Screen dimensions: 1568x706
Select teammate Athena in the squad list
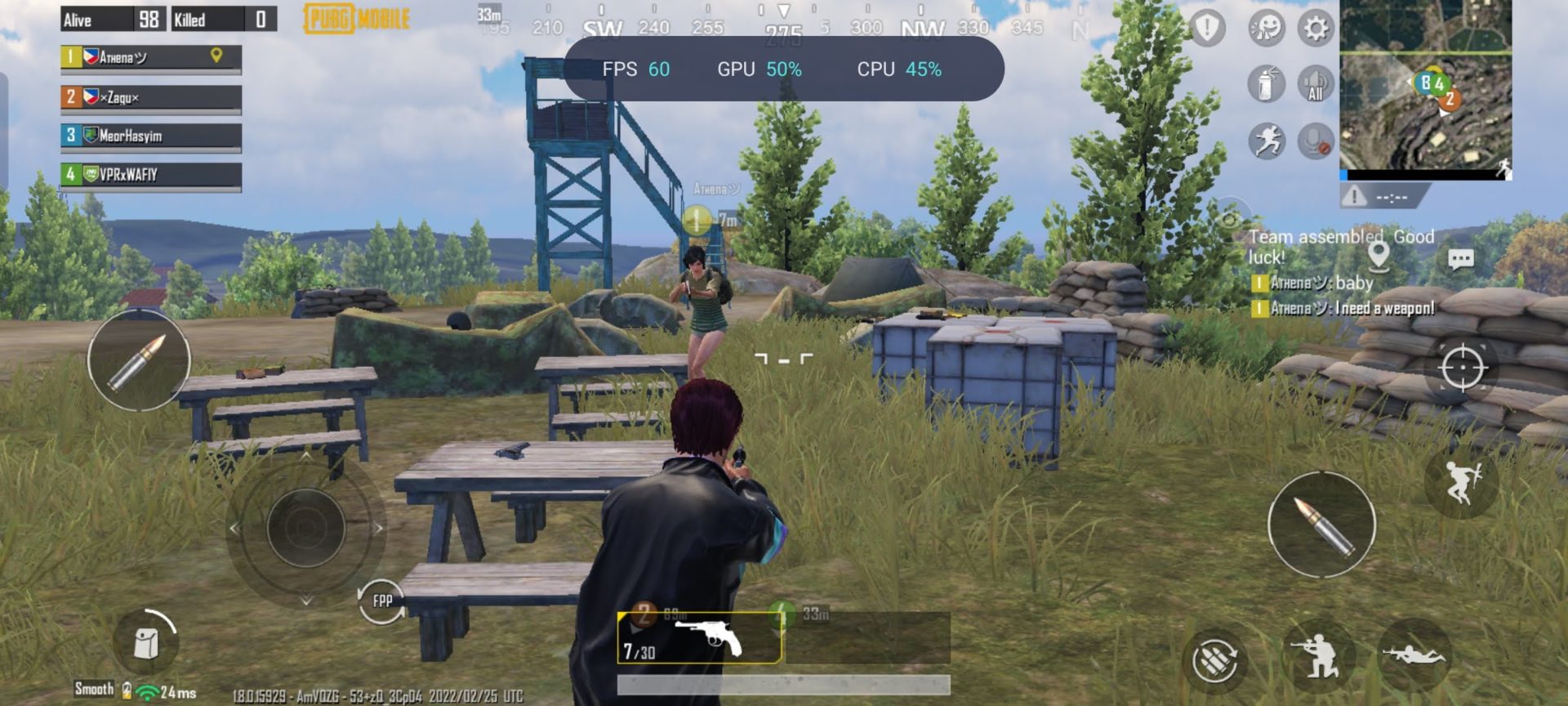[x=151, y=57]
